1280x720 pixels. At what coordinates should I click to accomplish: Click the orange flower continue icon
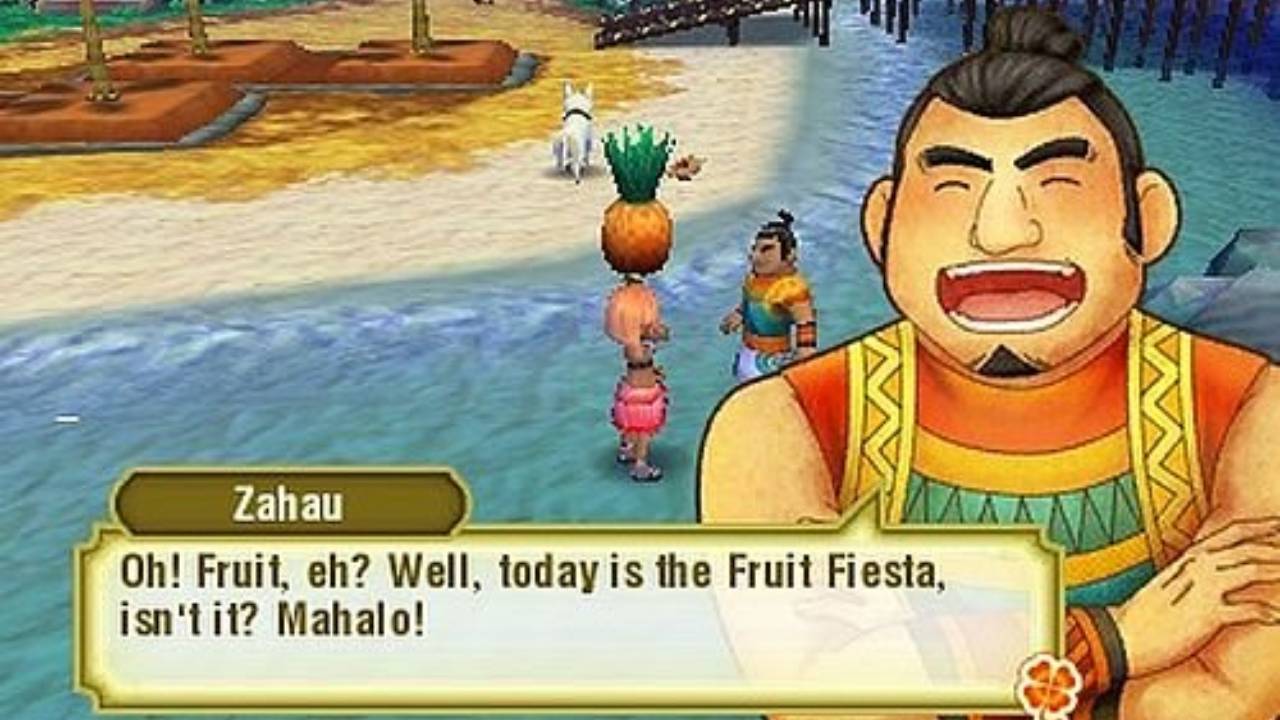click(1049, 687)
